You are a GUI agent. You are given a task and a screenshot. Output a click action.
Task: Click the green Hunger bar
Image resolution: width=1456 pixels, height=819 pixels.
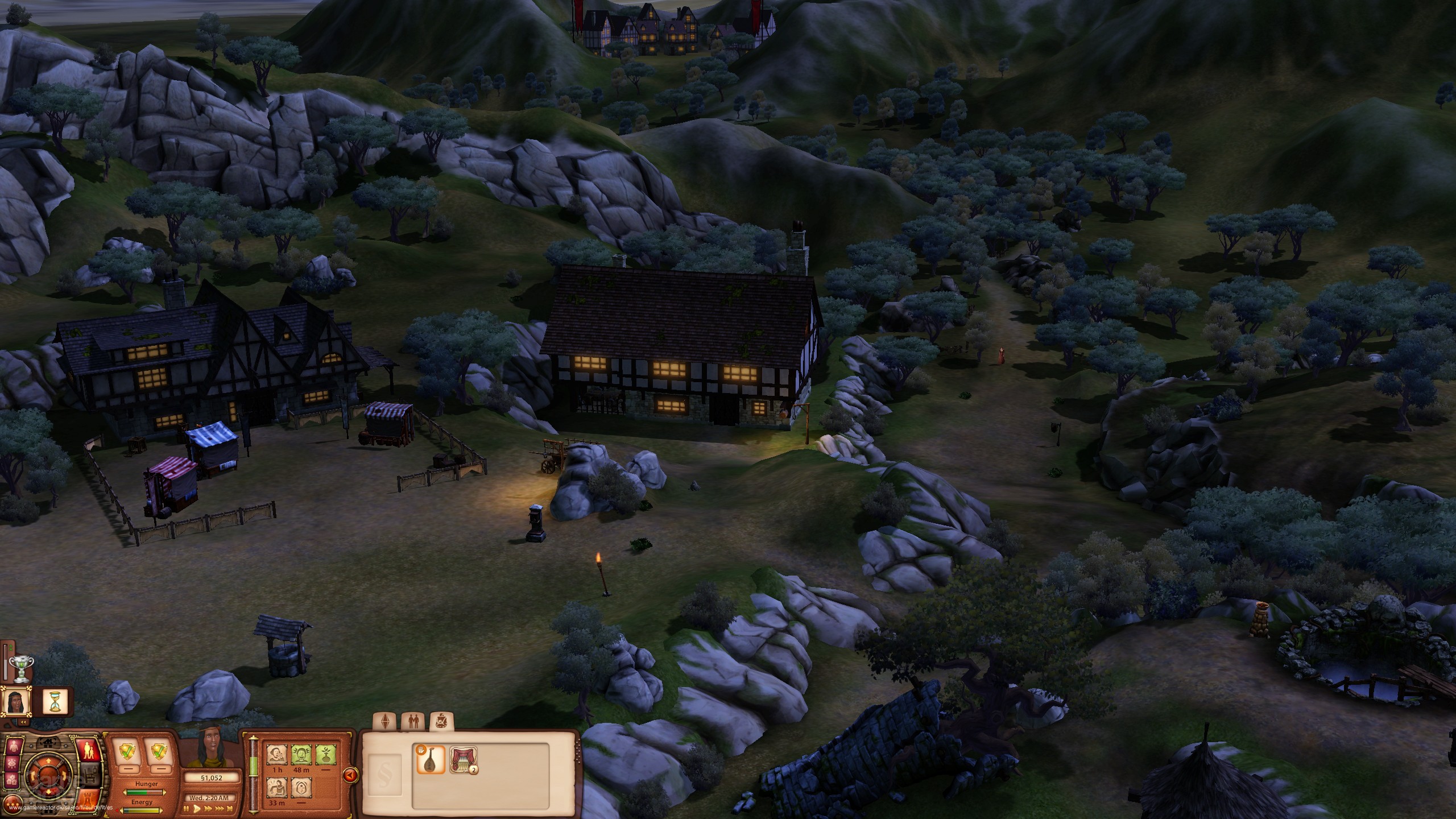[x=144, y=793]
